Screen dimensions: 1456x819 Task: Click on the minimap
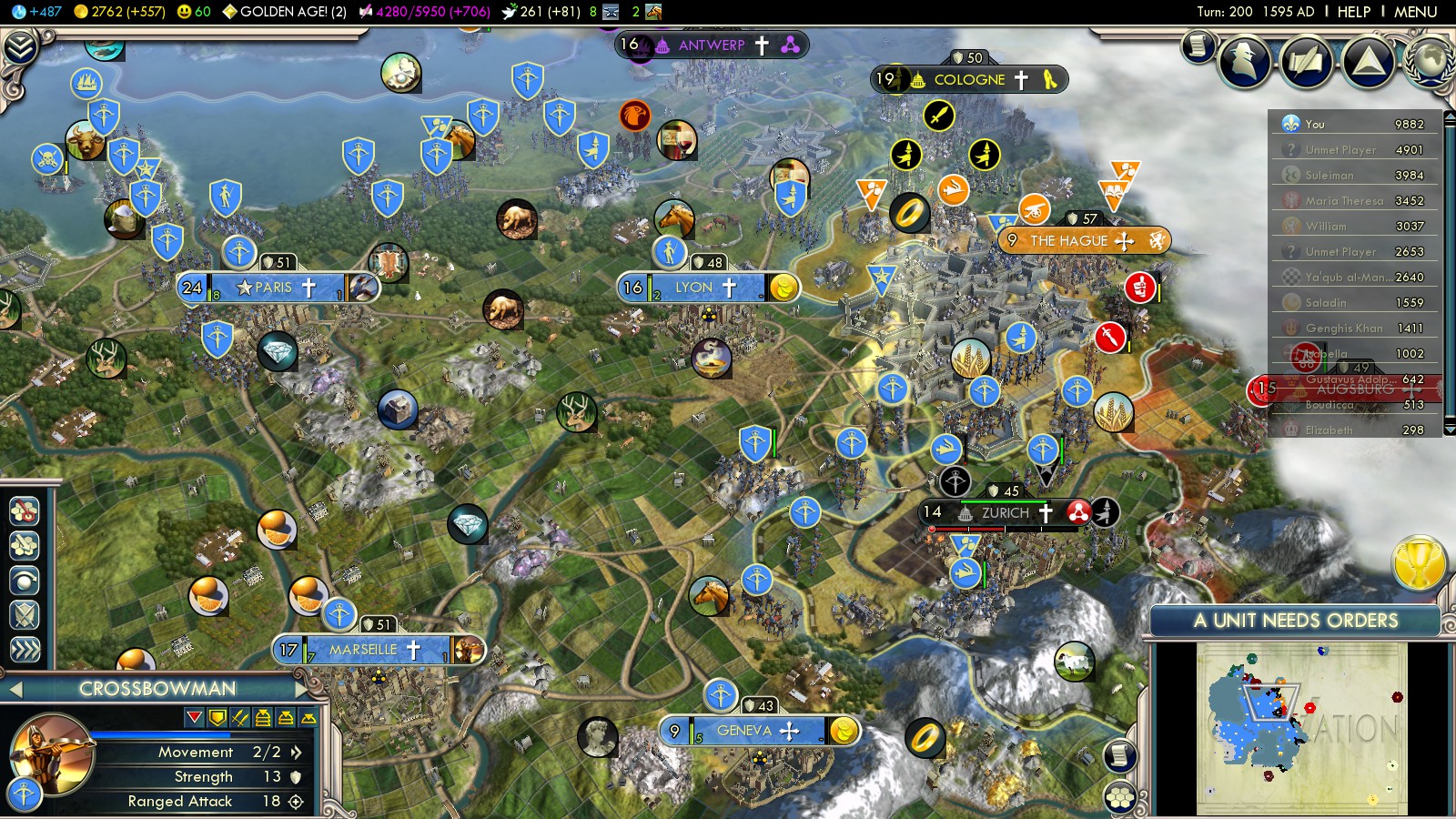[1301, 728]
